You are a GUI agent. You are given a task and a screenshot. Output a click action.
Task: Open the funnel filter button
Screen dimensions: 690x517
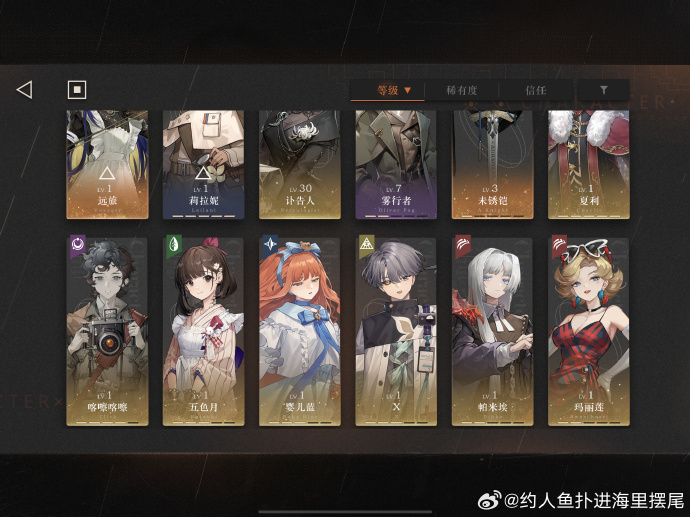coord(603,90)
